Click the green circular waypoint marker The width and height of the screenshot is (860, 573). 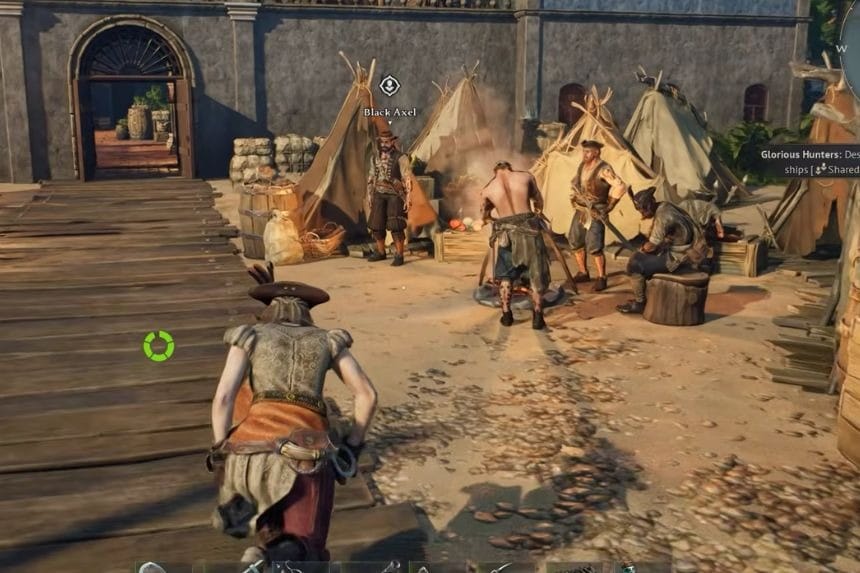(158, 346)
